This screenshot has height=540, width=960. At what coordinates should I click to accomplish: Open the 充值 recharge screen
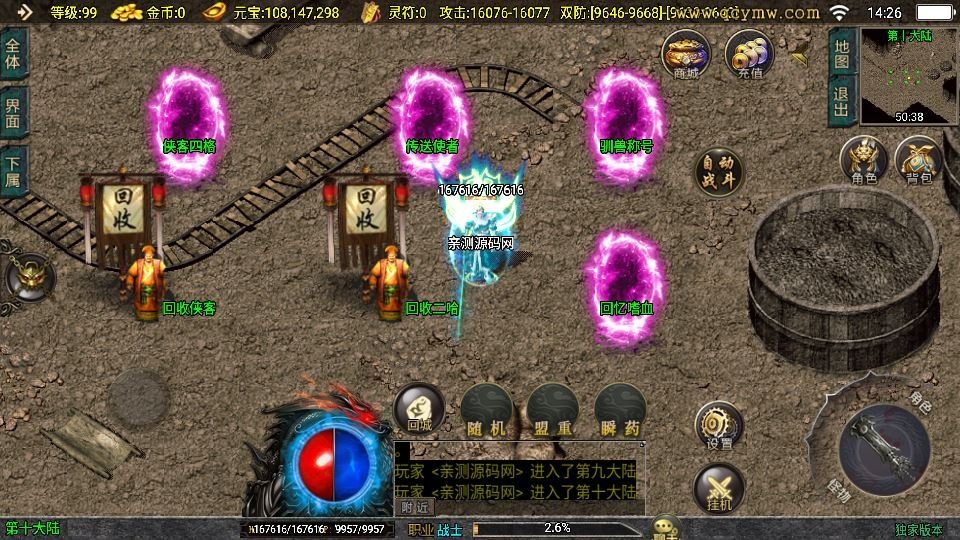coord(749,54)
